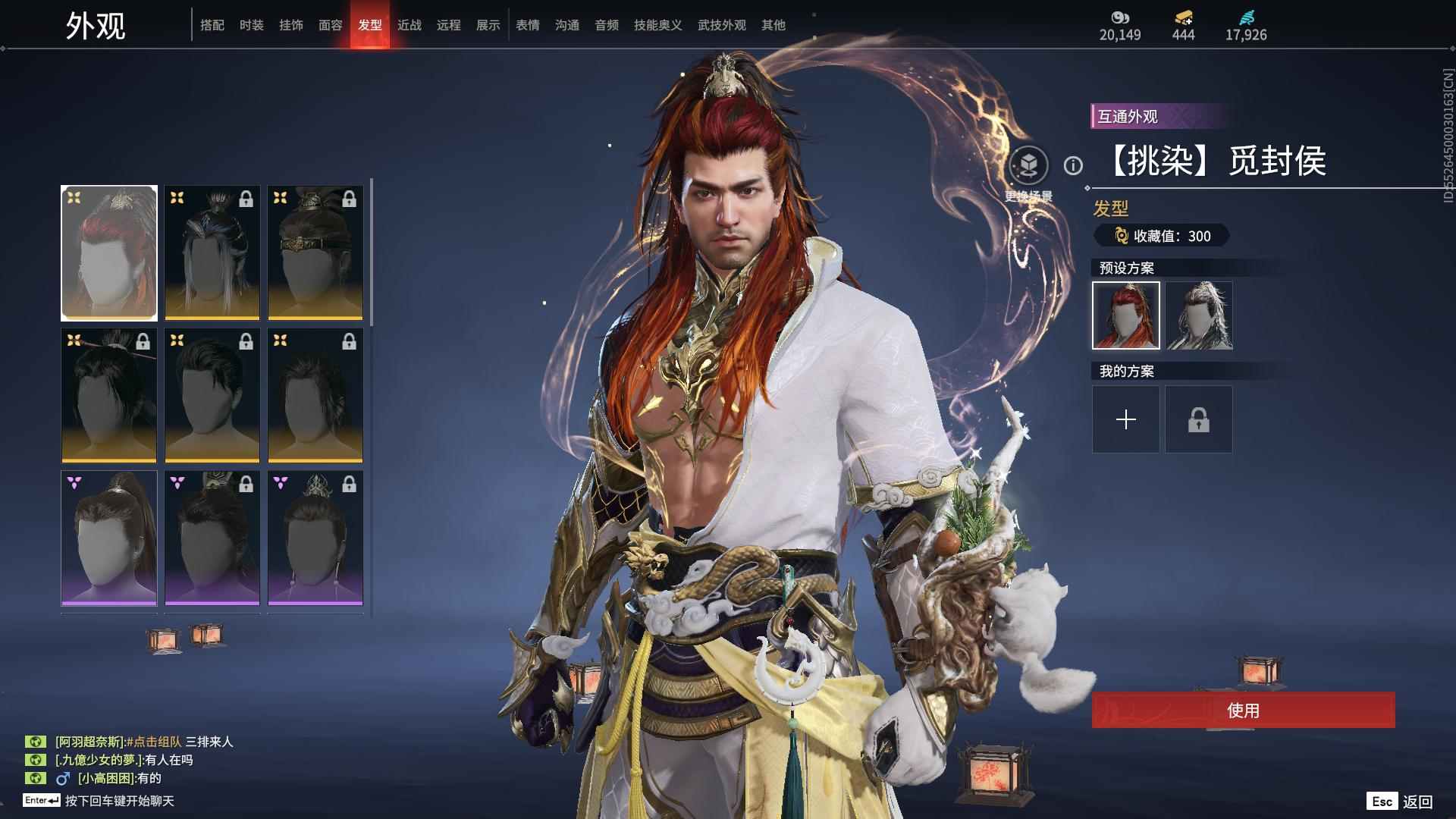Click the 更换场景 scene change icon

click(x=1028, y=165)
